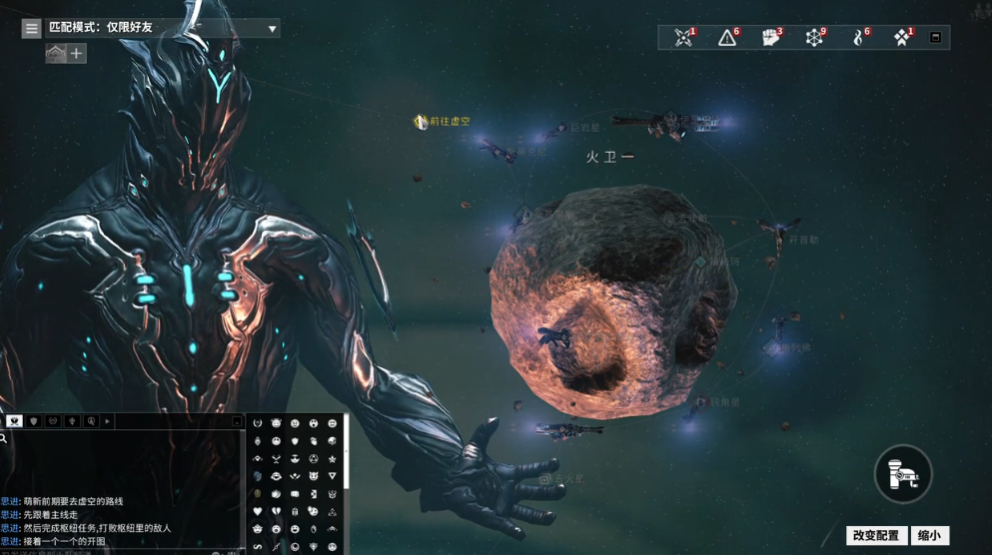Click the plus button to invite a player
This screenshot has height=555, width=992.
77,54
